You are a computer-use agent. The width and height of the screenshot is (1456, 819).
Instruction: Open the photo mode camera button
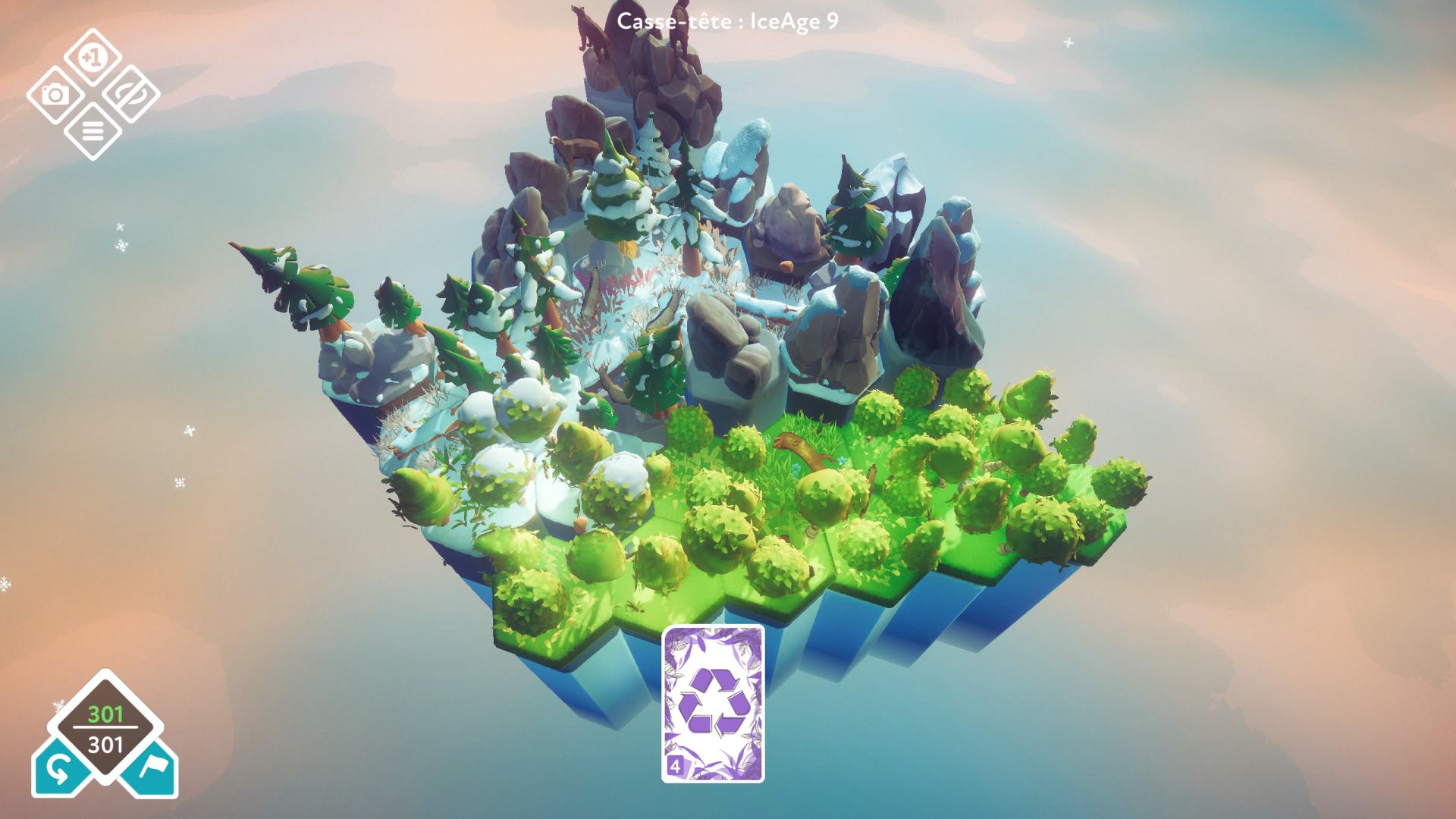point(55,95)
